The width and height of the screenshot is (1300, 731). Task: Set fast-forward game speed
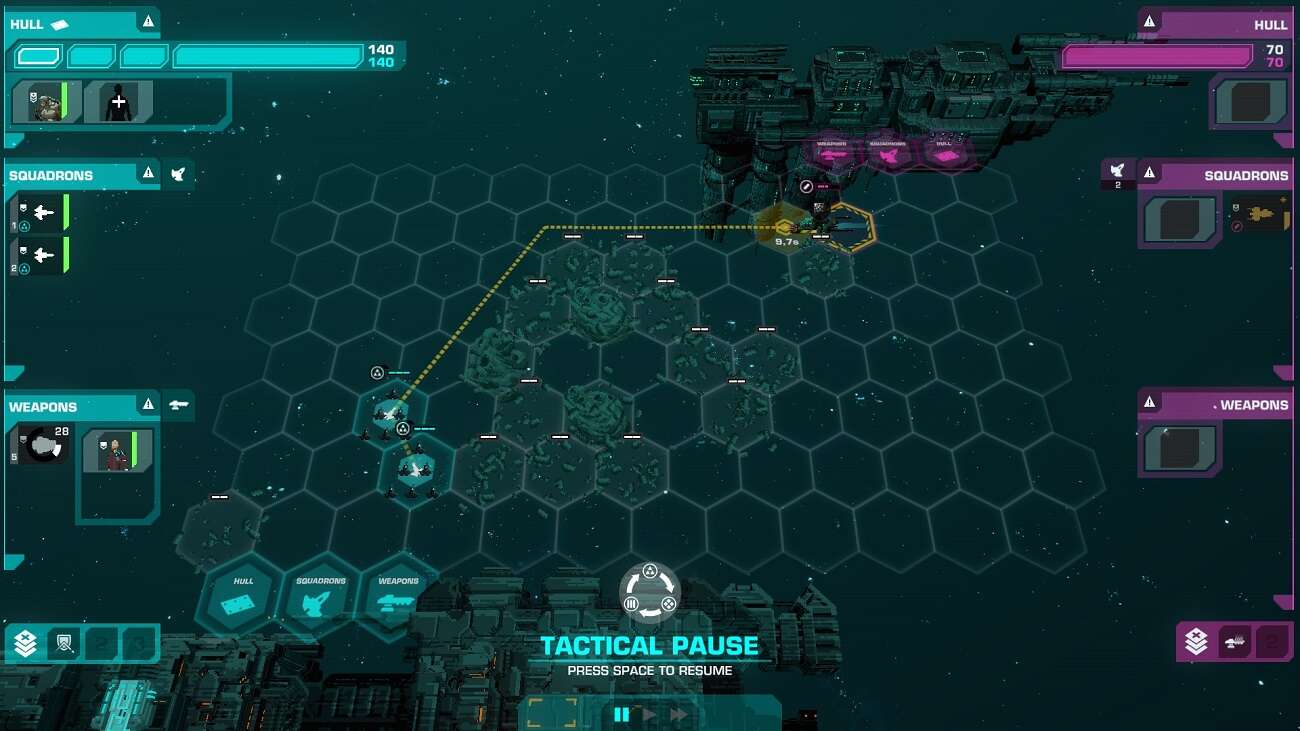(x=680, y=714)
